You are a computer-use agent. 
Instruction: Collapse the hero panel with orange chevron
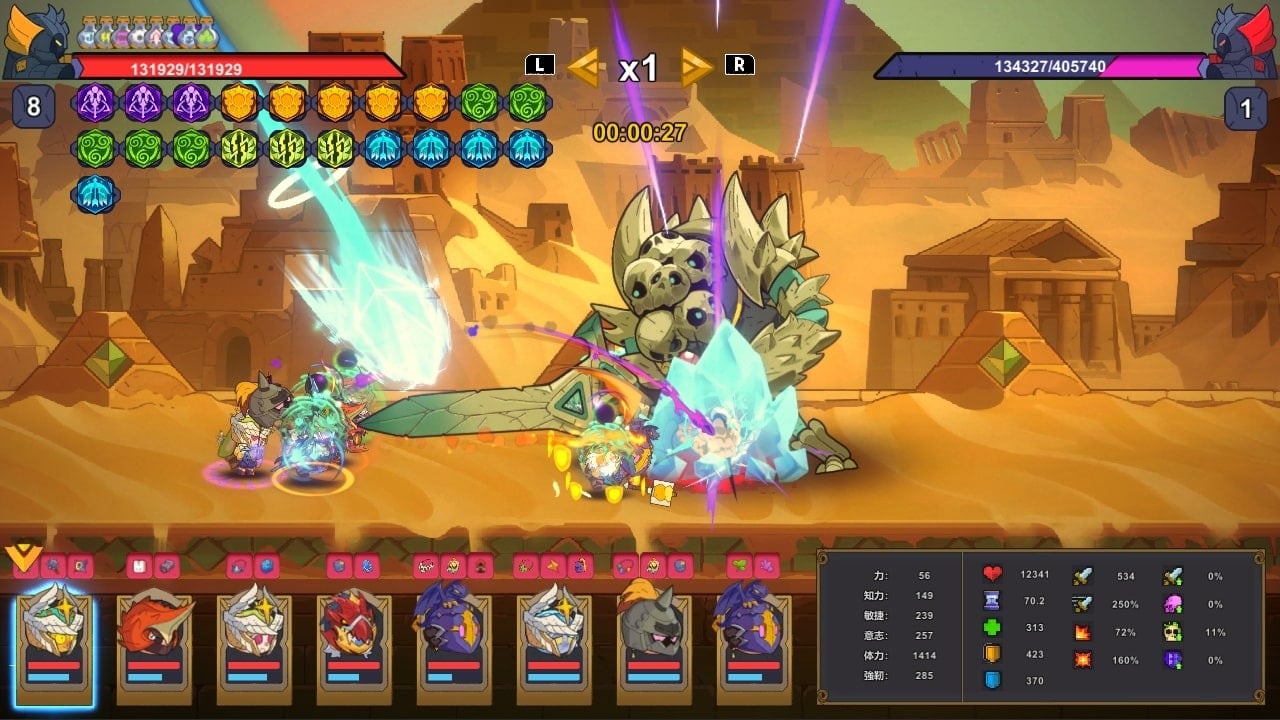20,557
